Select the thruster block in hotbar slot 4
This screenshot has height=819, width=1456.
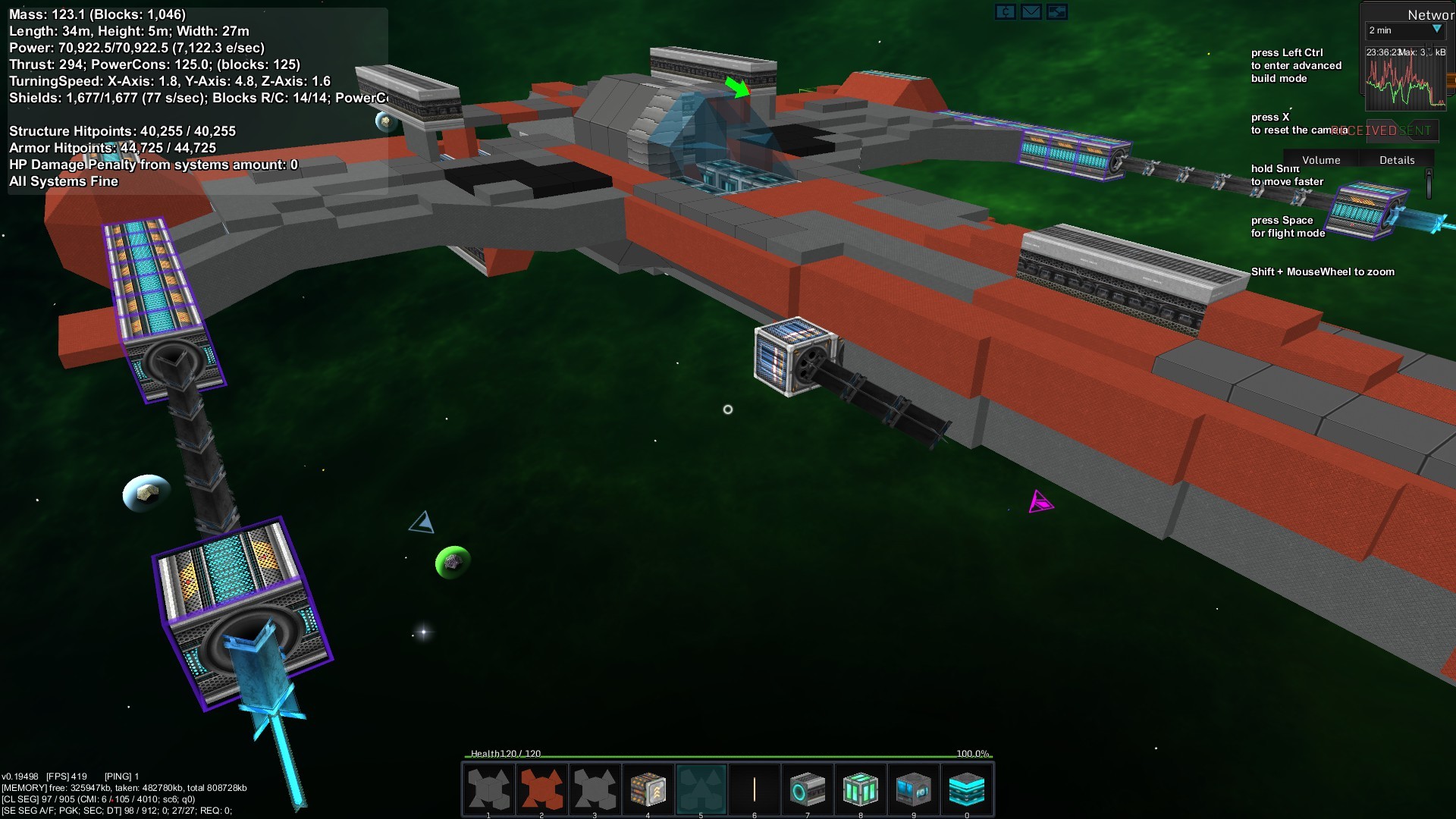point(648,789)
